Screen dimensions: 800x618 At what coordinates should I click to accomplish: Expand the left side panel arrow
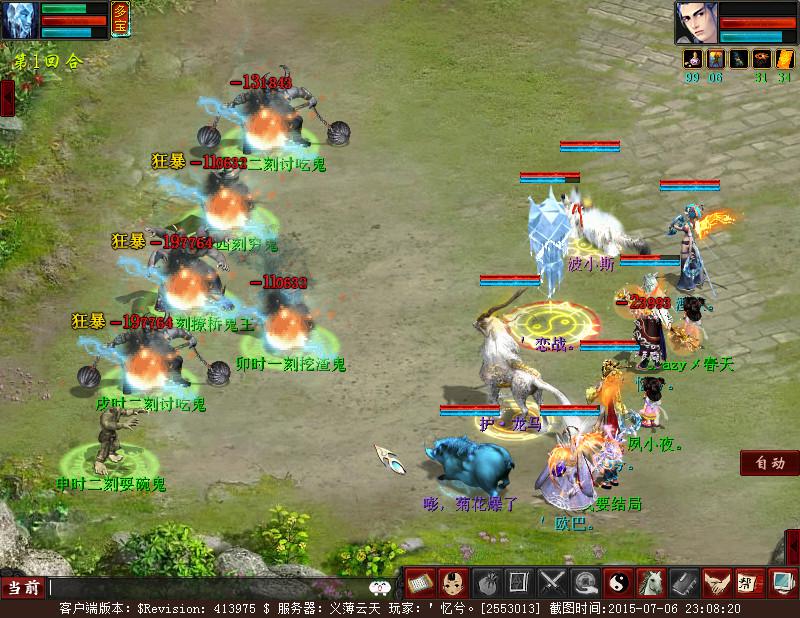tap(7, 97)
